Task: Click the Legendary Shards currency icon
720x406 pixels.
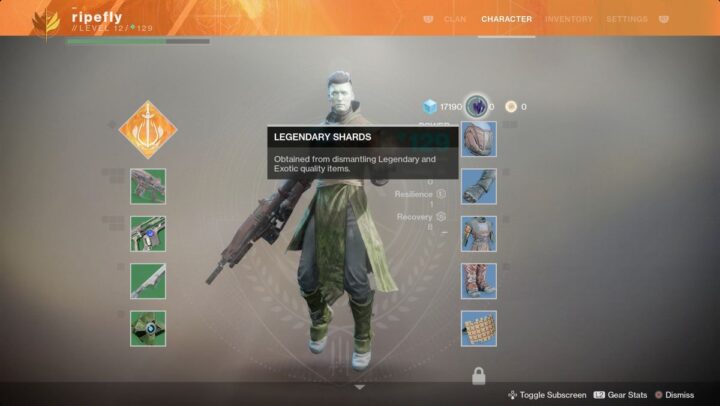Action: coord(476,106)
